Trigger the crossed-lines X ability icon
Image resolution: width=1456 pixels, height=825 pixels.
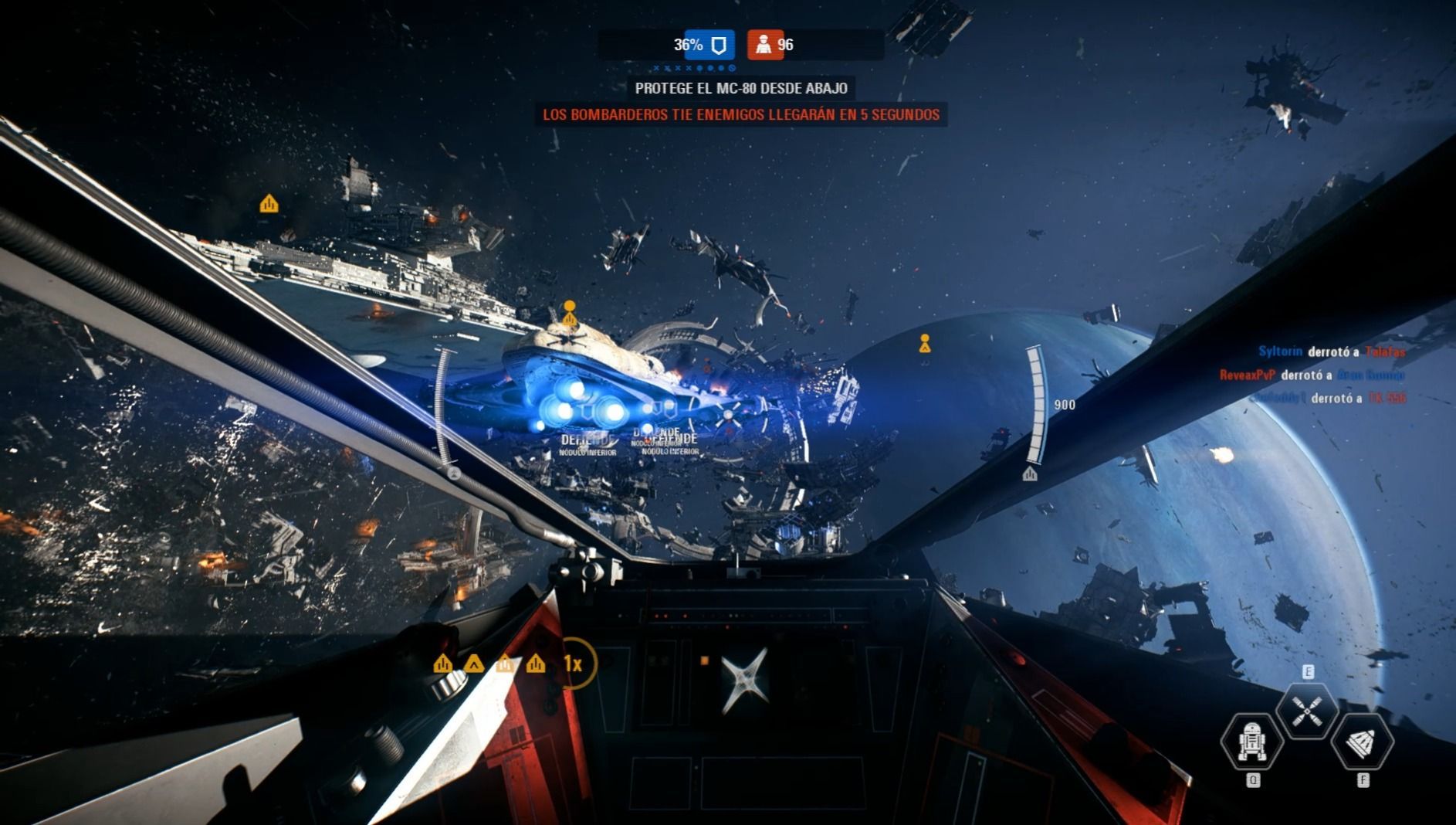[x=1307, y=711]
